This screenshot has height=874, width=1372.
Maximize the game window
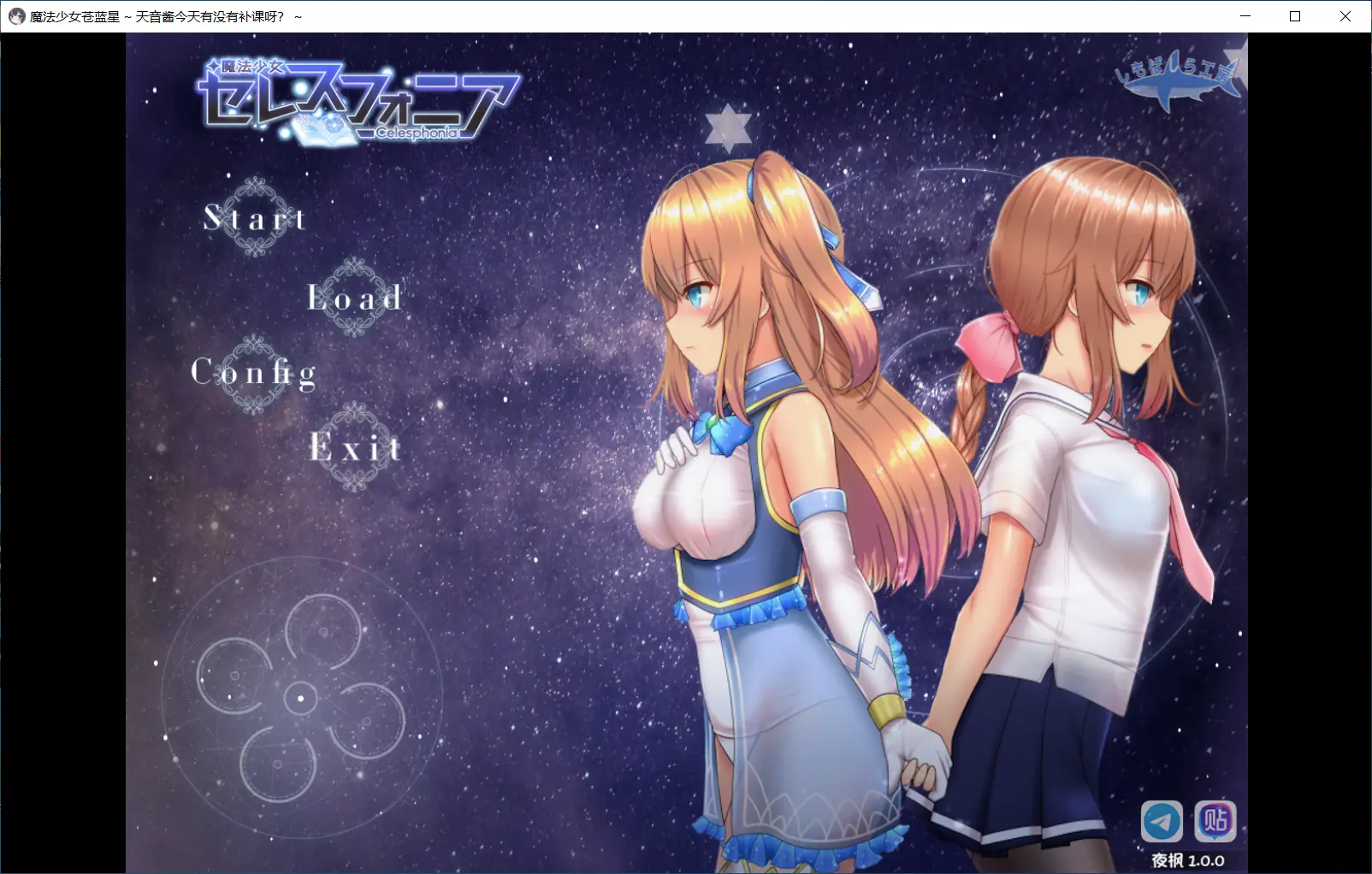click(x=1295, y=16)
